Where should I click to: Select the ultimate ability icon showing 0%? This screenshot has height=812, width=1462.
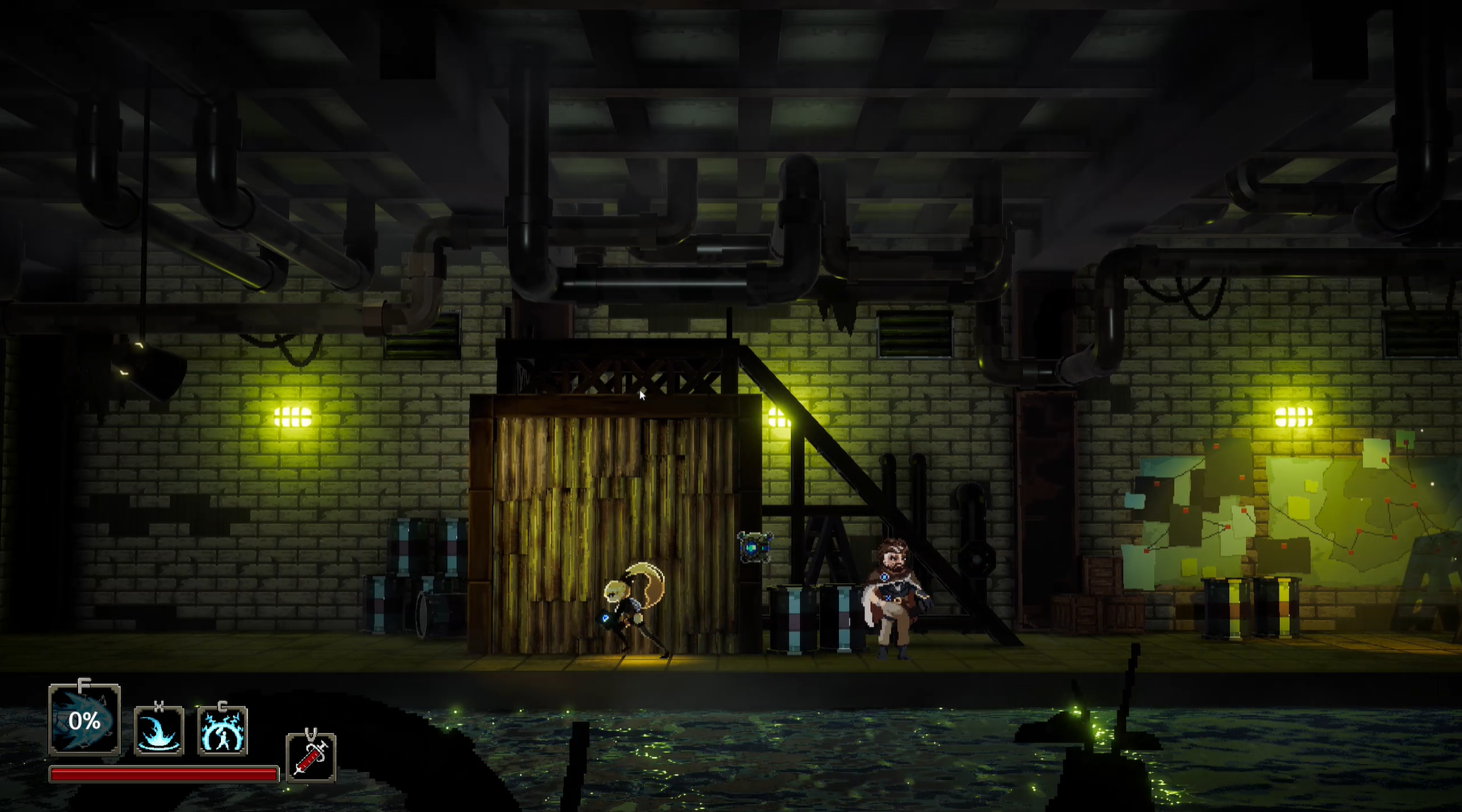click(84, 721)
